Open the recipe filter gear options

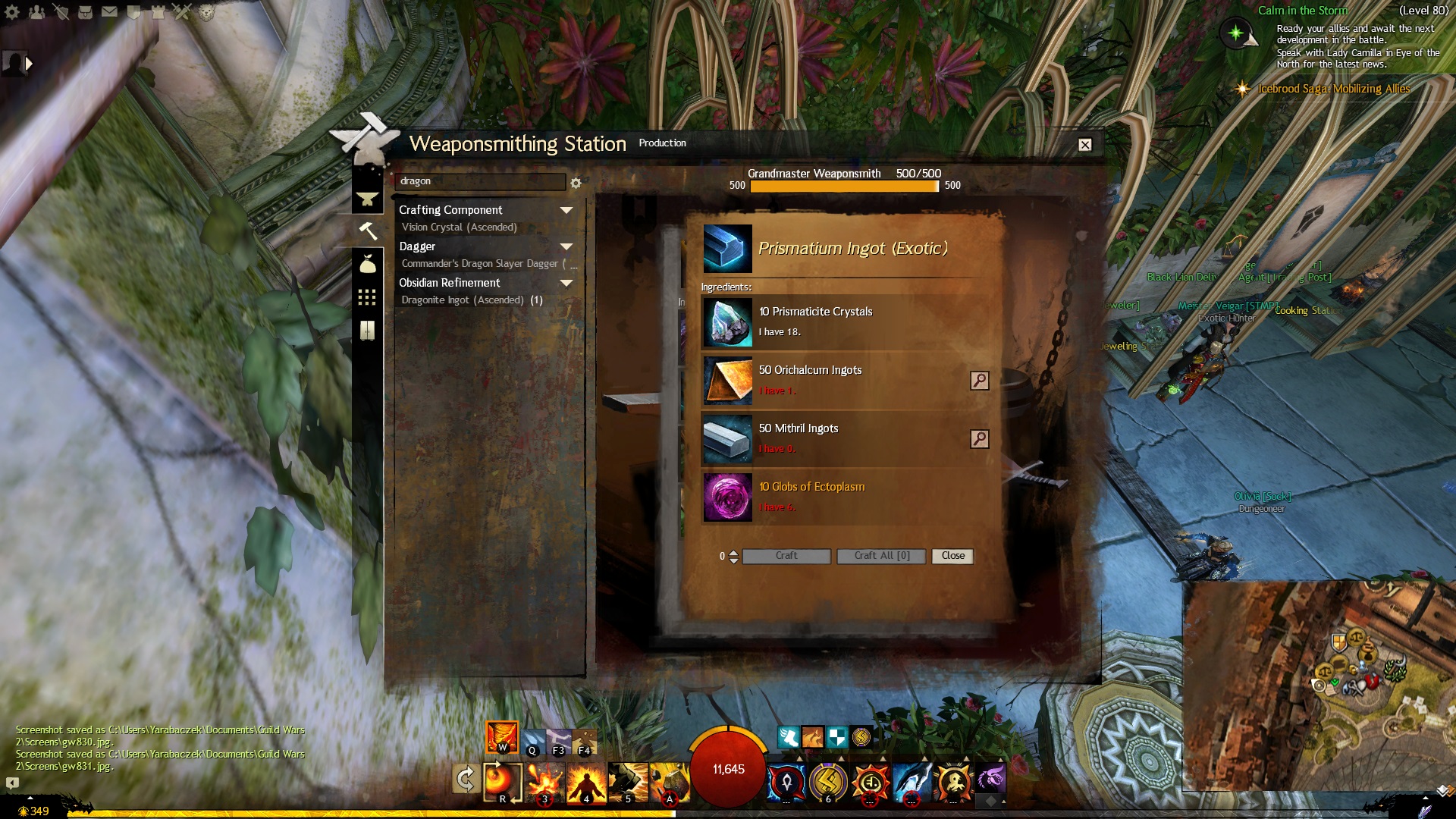click(x=576, y=184)
